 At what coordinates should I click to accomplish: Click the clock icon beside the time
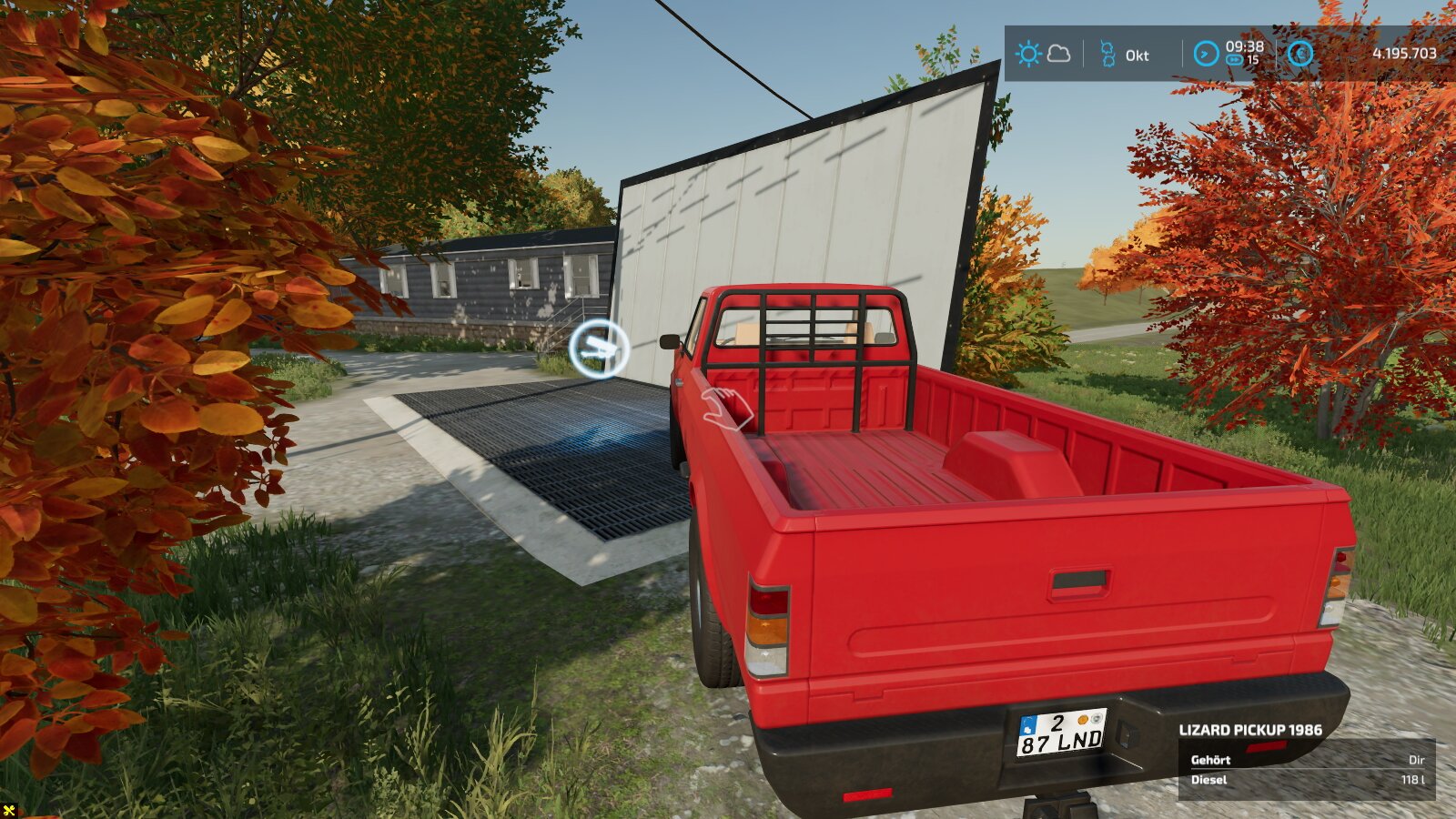(1206, 54)
